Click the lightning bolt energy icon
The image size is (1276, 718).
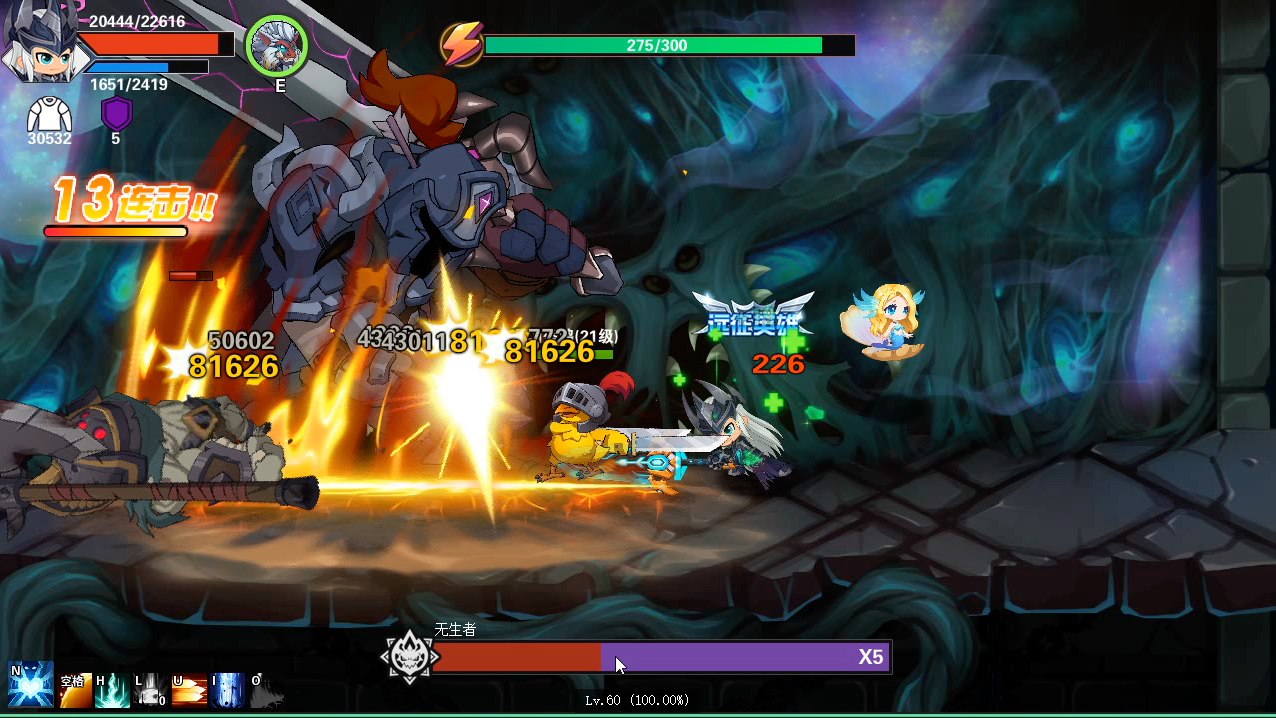point(462,45)
